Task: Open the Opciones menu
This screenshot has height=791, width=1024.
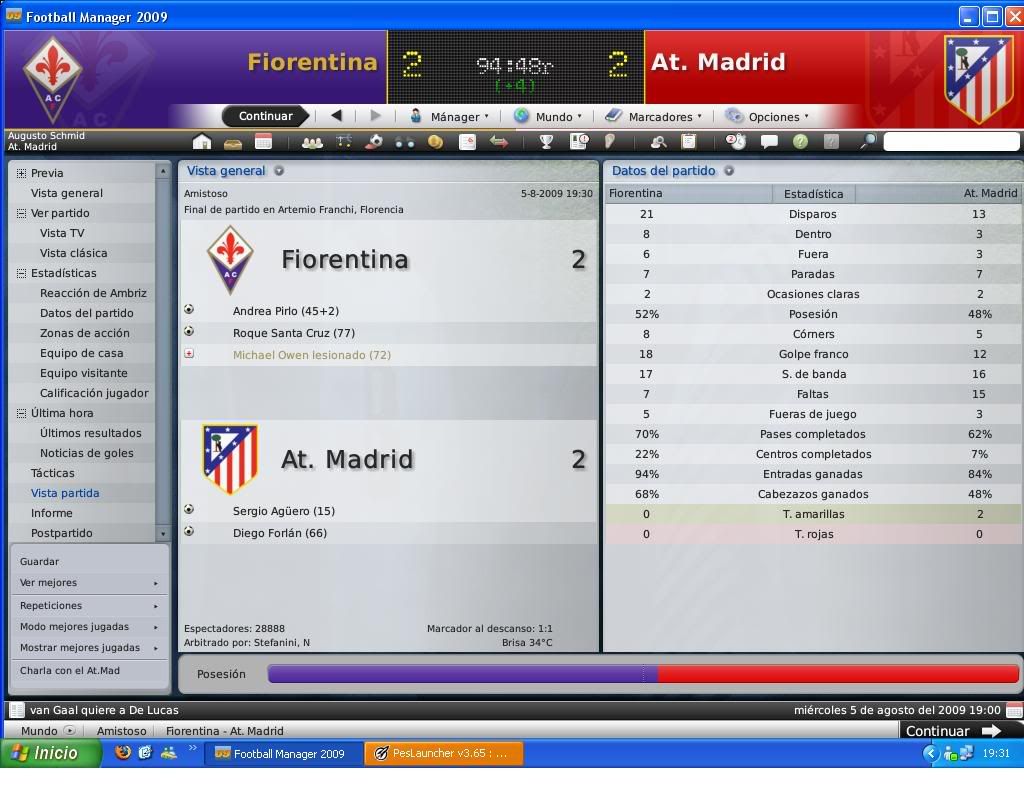Action: 768,117
